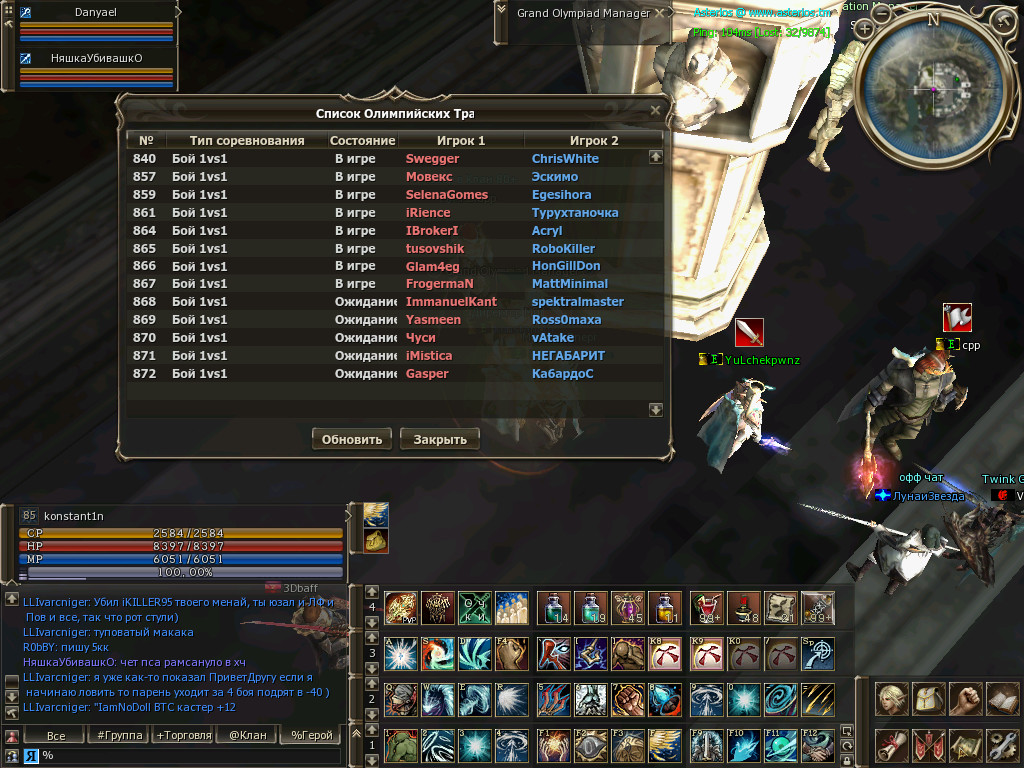Open system settings wrench-and-gear icon
The width and height of the screenshot is (1024, 768).
pyautogui.click(x=1003, y=745)
